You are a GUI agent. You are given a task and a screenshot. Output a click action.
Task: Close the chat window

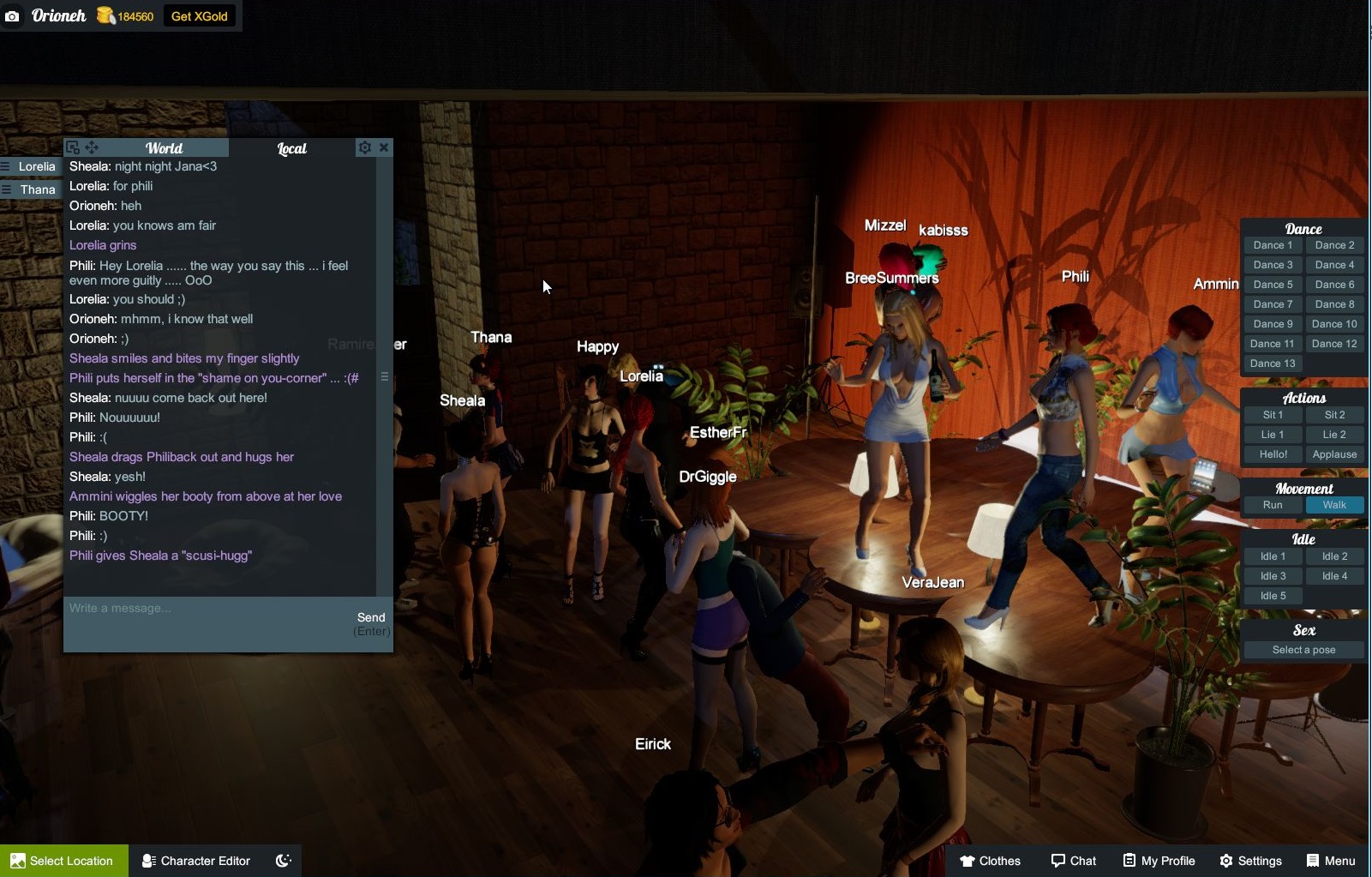click(384, 147)
